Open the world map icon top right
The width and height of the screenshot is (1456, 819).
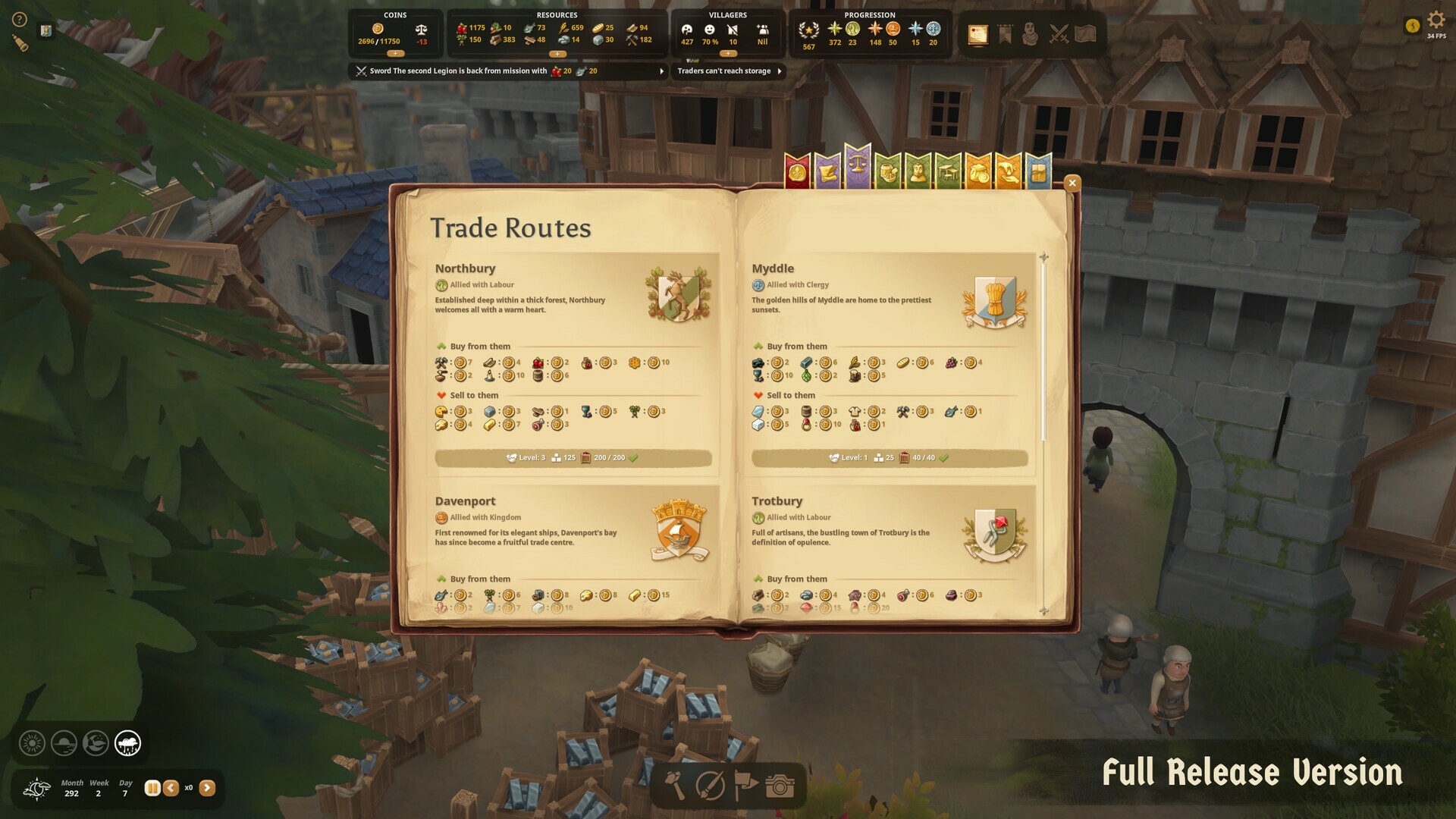1086,33
